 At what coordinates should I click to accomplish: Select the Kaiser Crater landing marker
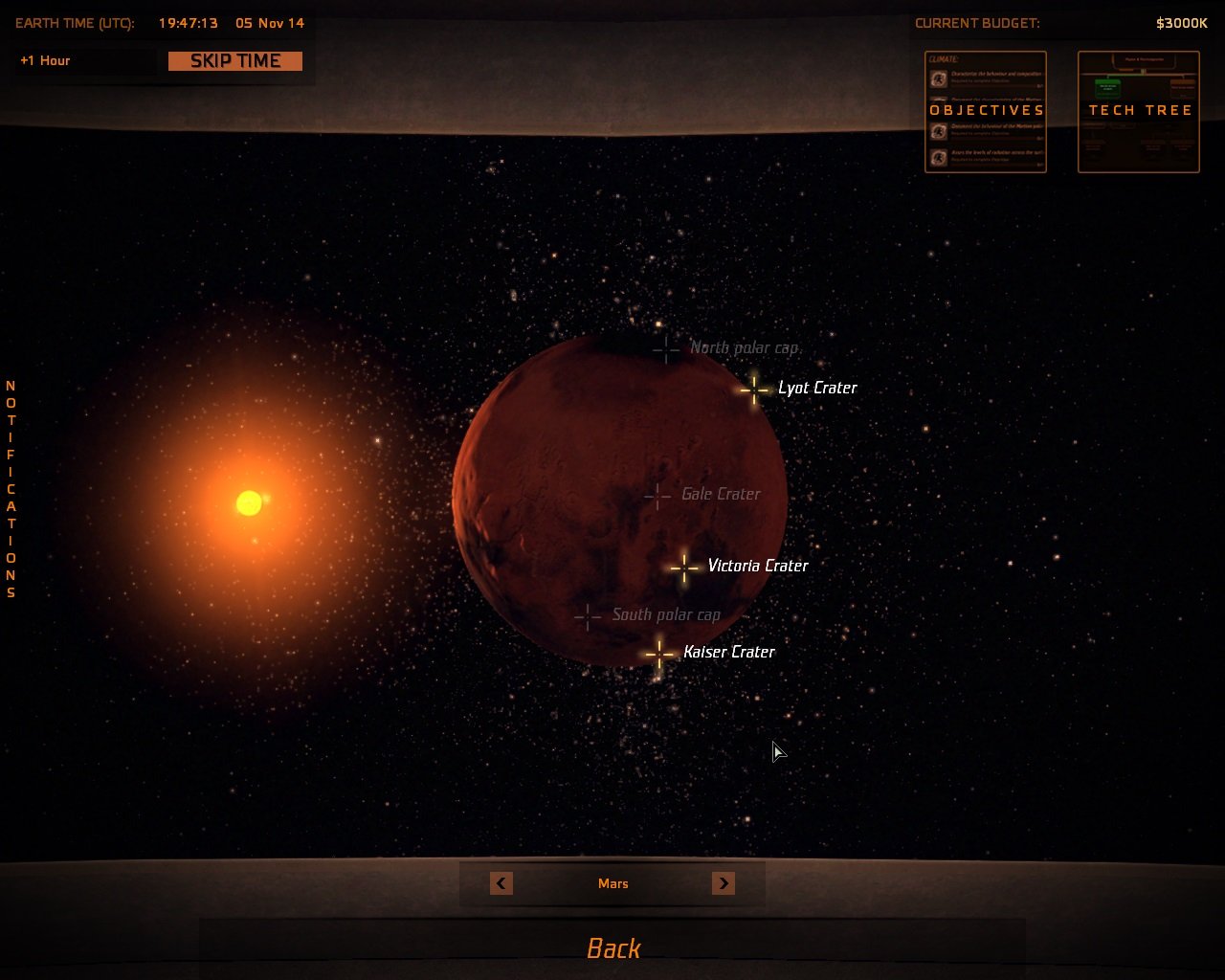[x=657, y=654]
